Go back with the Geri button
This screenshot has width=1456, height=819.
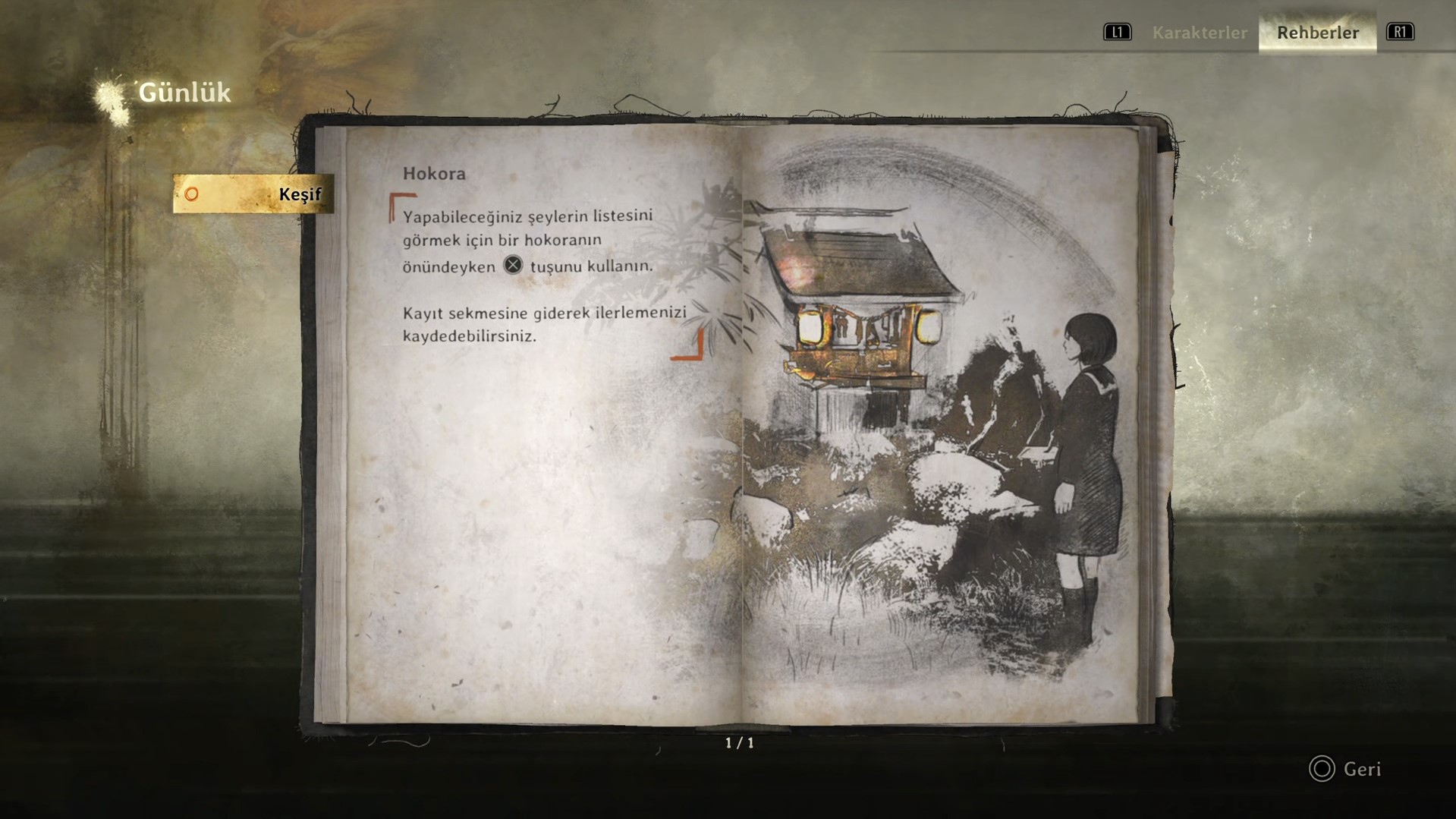tap(1345, 769)
